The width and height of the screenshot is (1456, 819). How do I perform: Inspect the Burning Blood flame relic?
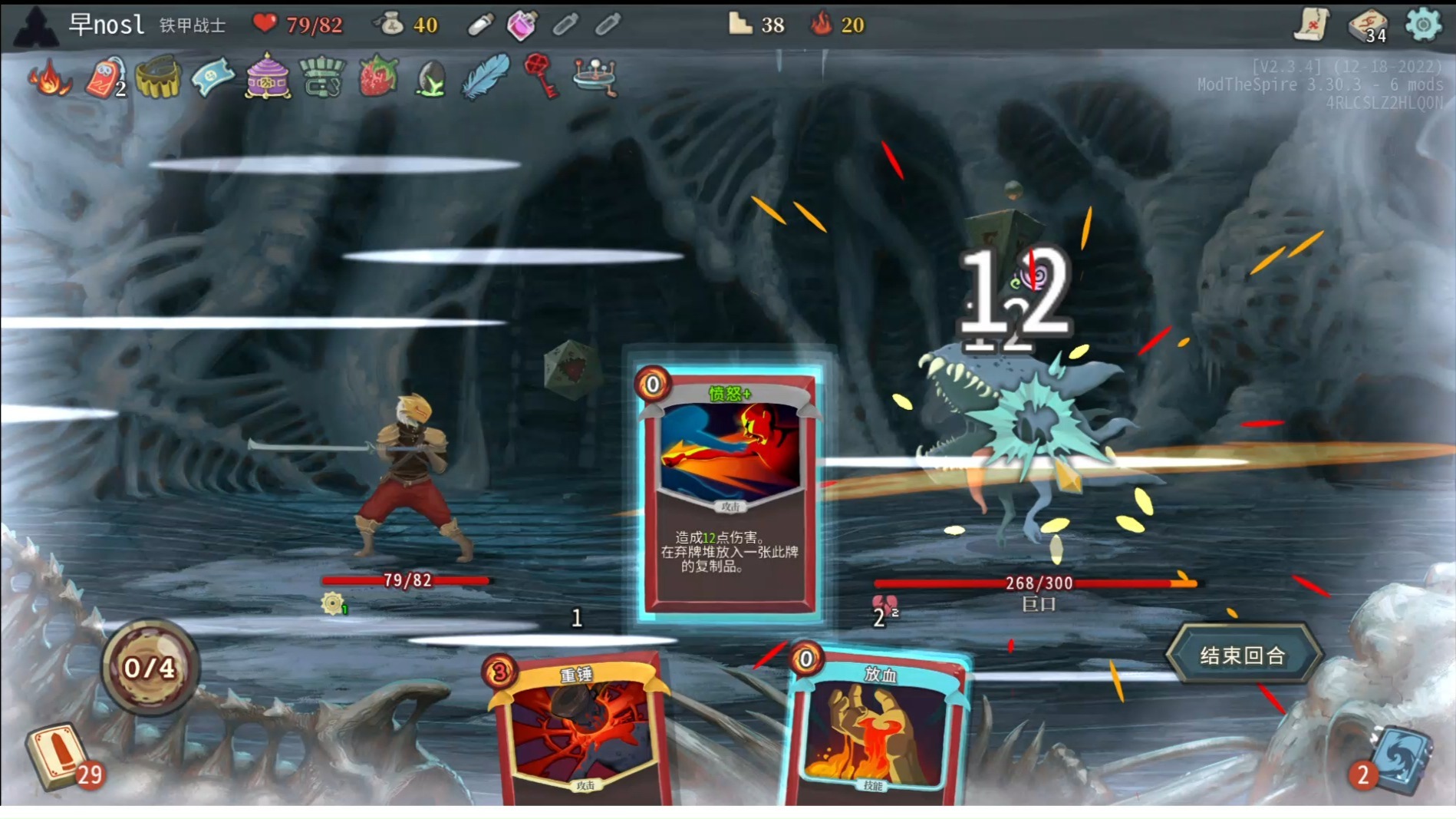(49, 78)
